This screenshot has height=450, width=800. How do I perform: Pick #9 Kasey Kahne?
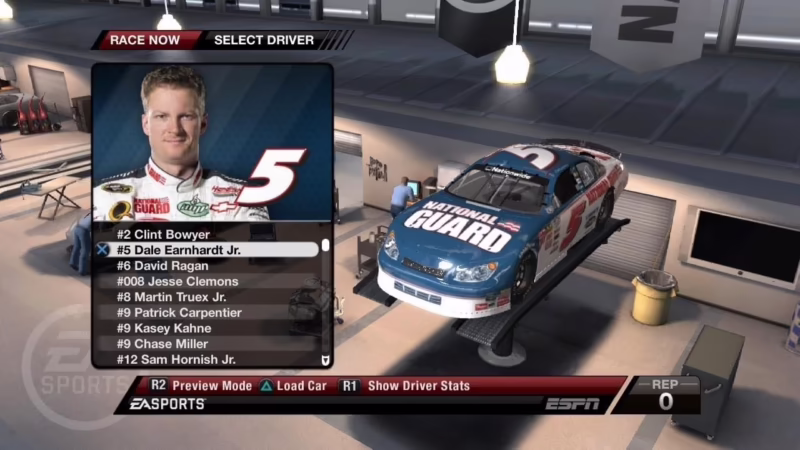click(163, 328)
